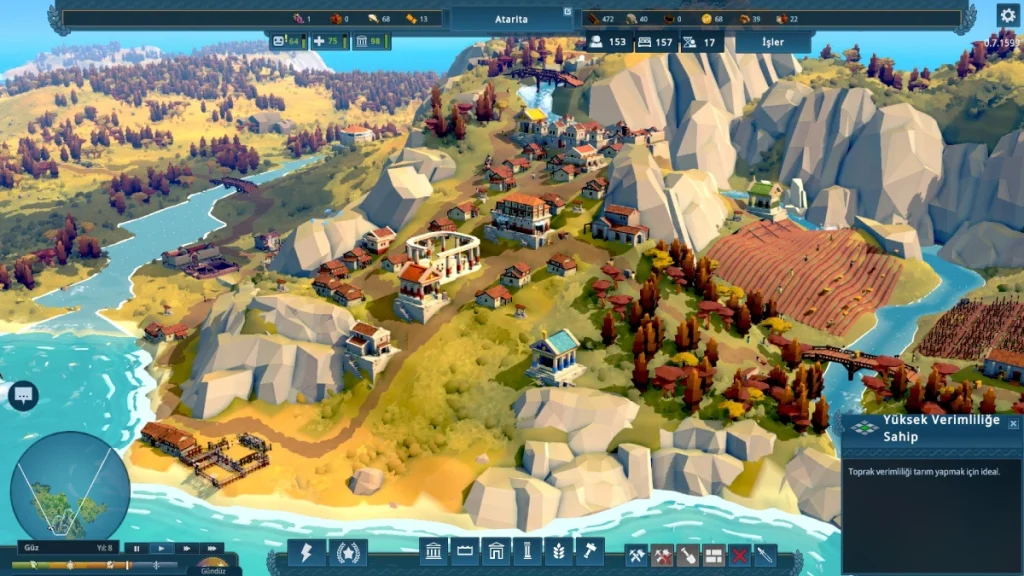Select the sword military tool
The width and height of the screenshot is (1024, 576).
point(765,553)
